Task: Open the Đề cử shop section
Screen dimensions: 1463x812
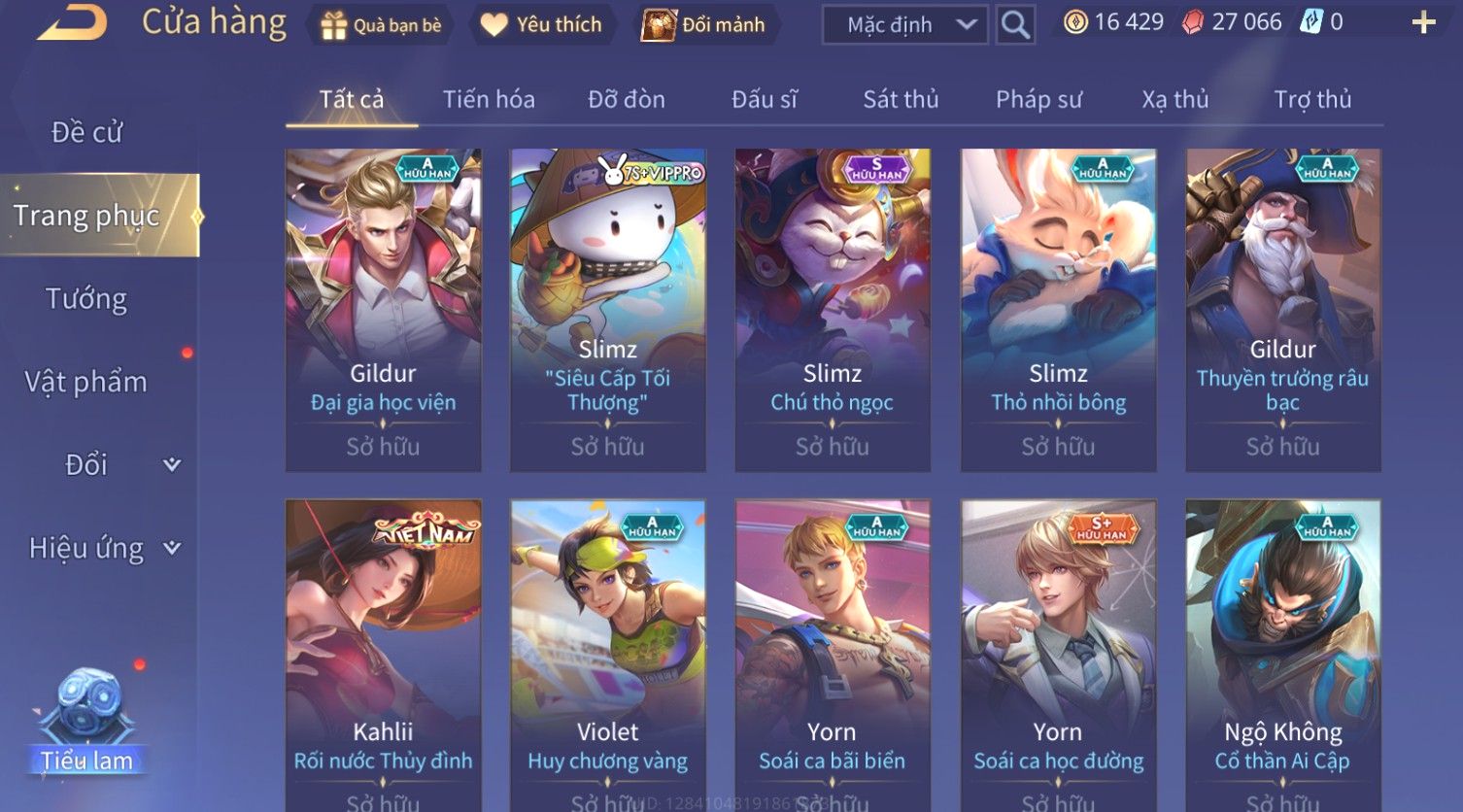Action: (x=87, y=132)
